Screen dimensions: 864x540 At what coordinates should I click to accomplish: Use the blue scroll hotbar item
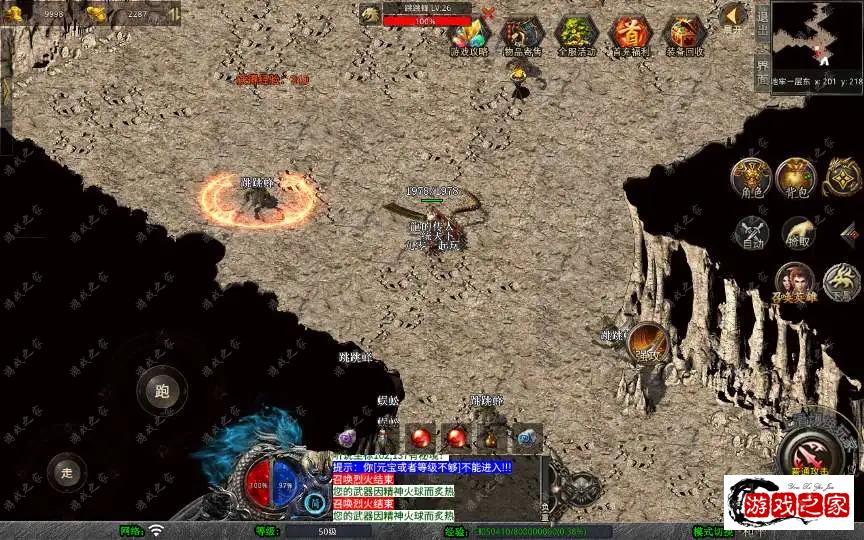(x=527, y=438)
